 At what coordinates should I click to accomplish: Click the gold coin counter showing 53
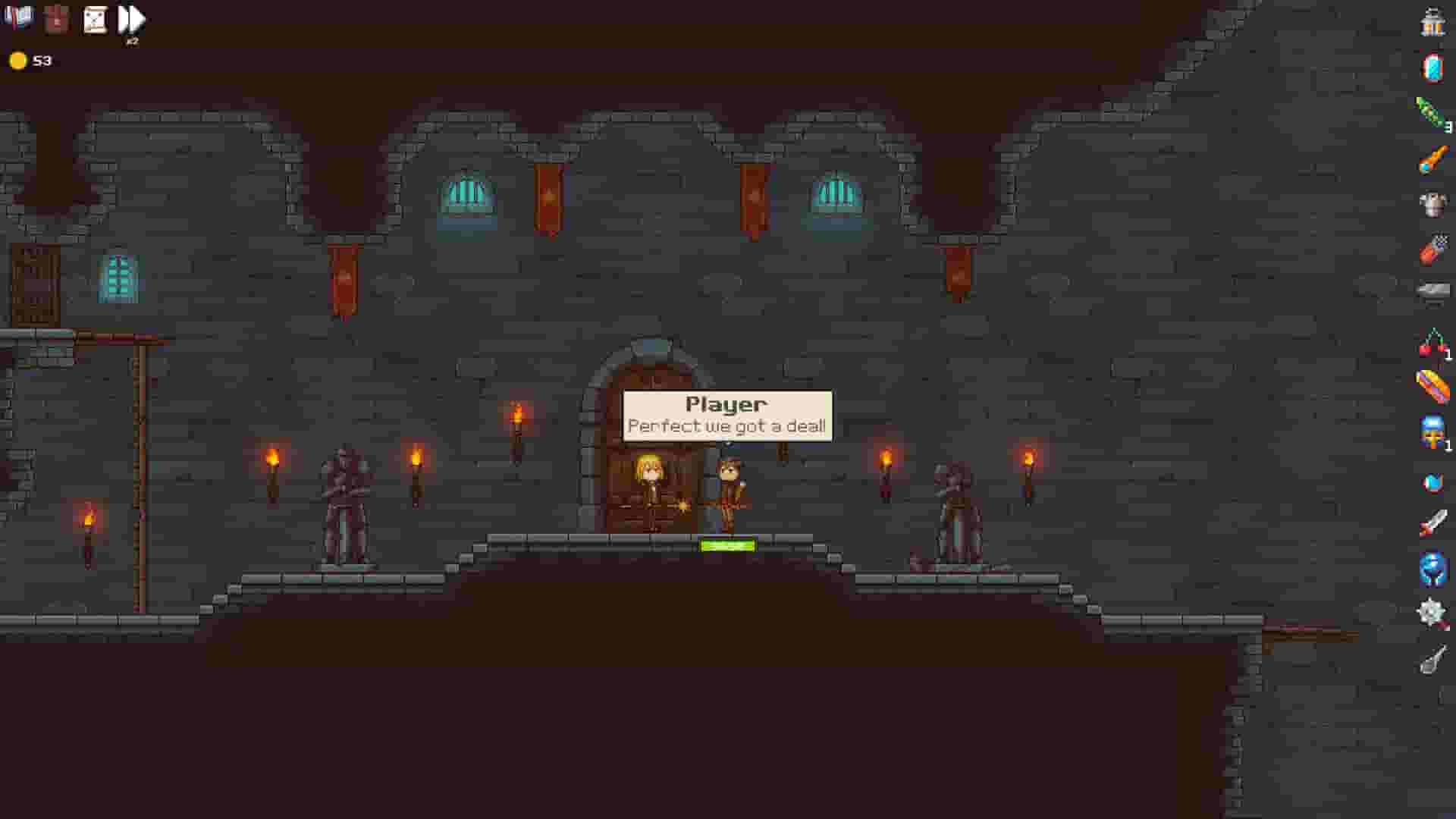[x=30, y=60]
